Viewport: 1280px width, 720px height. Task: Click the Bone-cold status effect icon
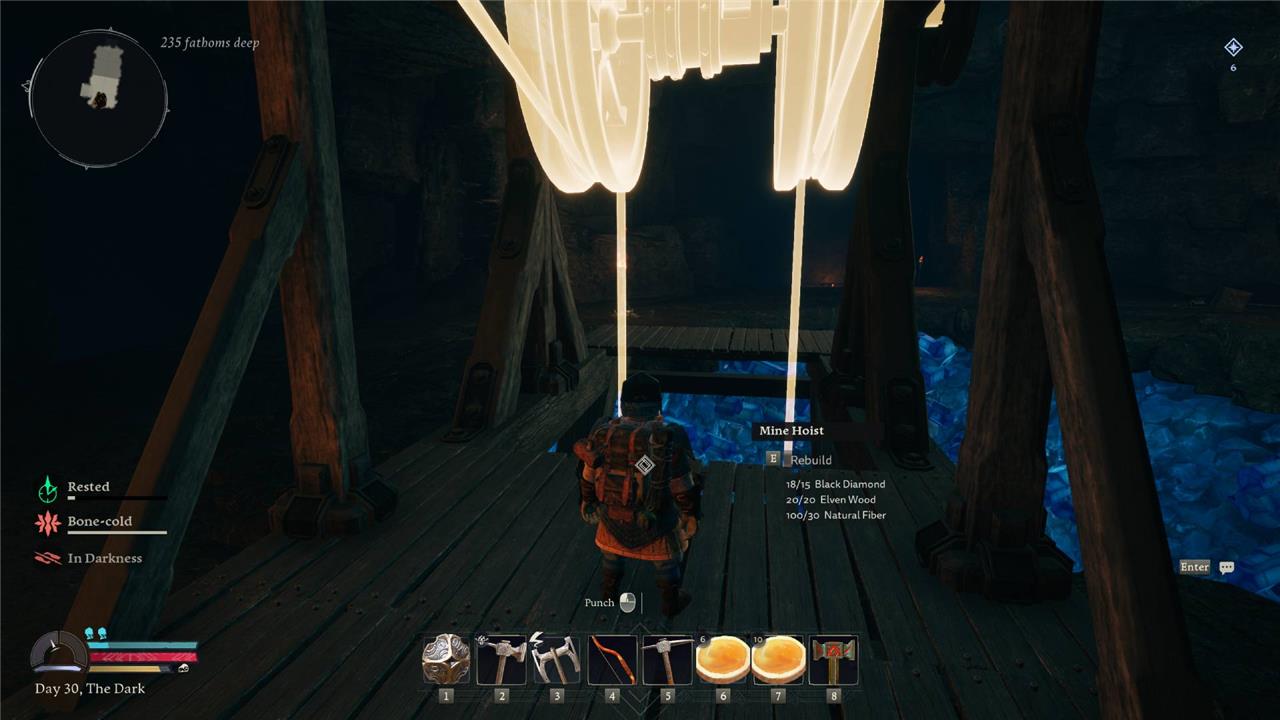click(48, 522)
